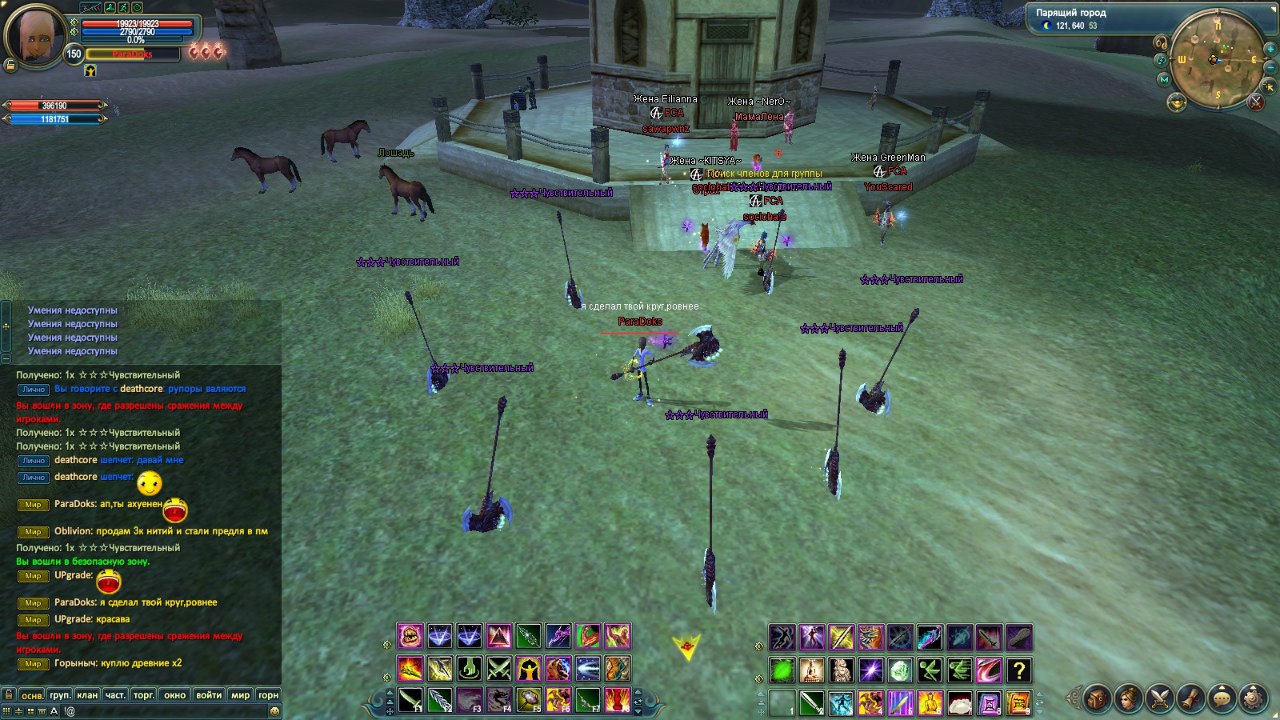Image resolution: width=1280 pixels, height=720 pixels.
Task: Switch to the "груп." group chat tab
Action: [x=60, y=695]
